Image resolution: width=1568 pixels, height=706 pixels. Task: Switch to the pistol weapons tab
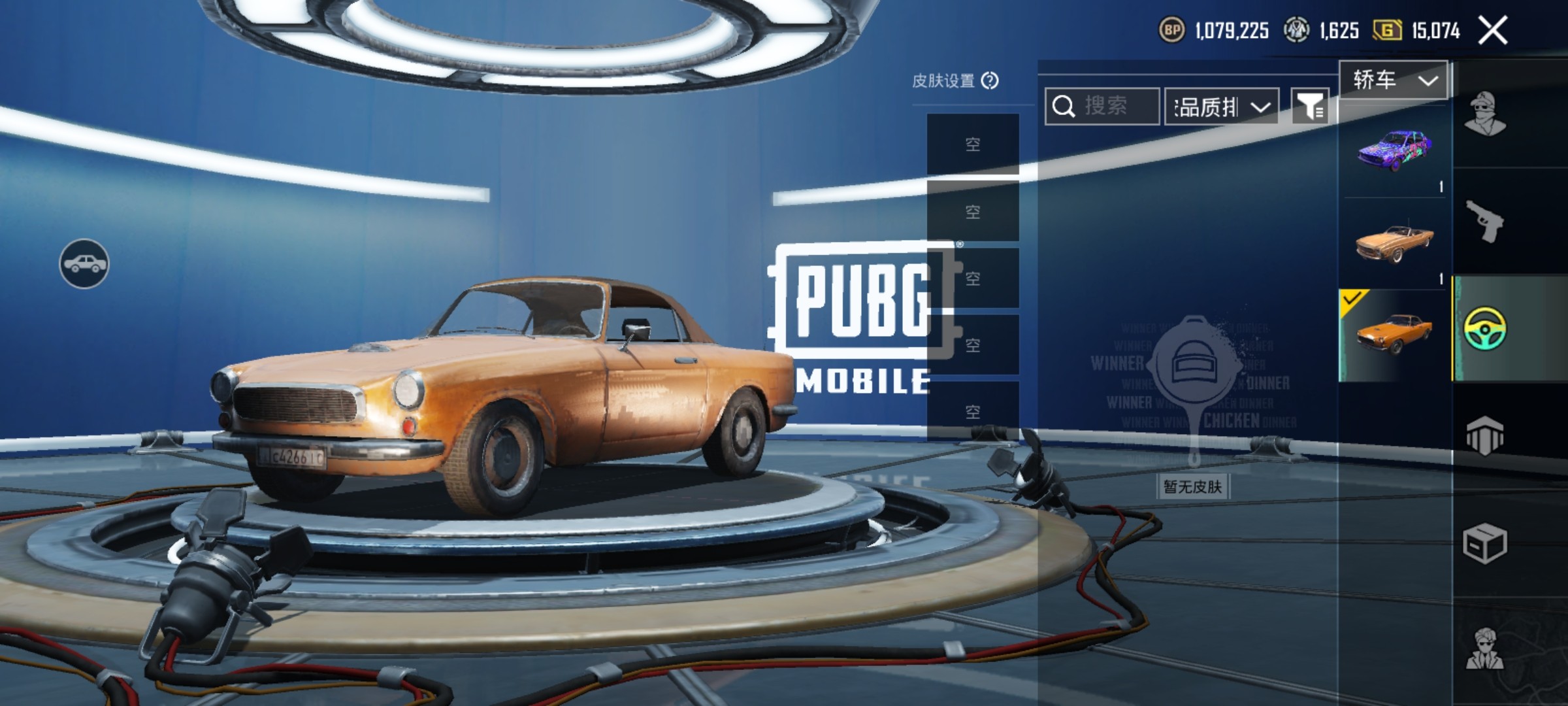[1485, 221]
